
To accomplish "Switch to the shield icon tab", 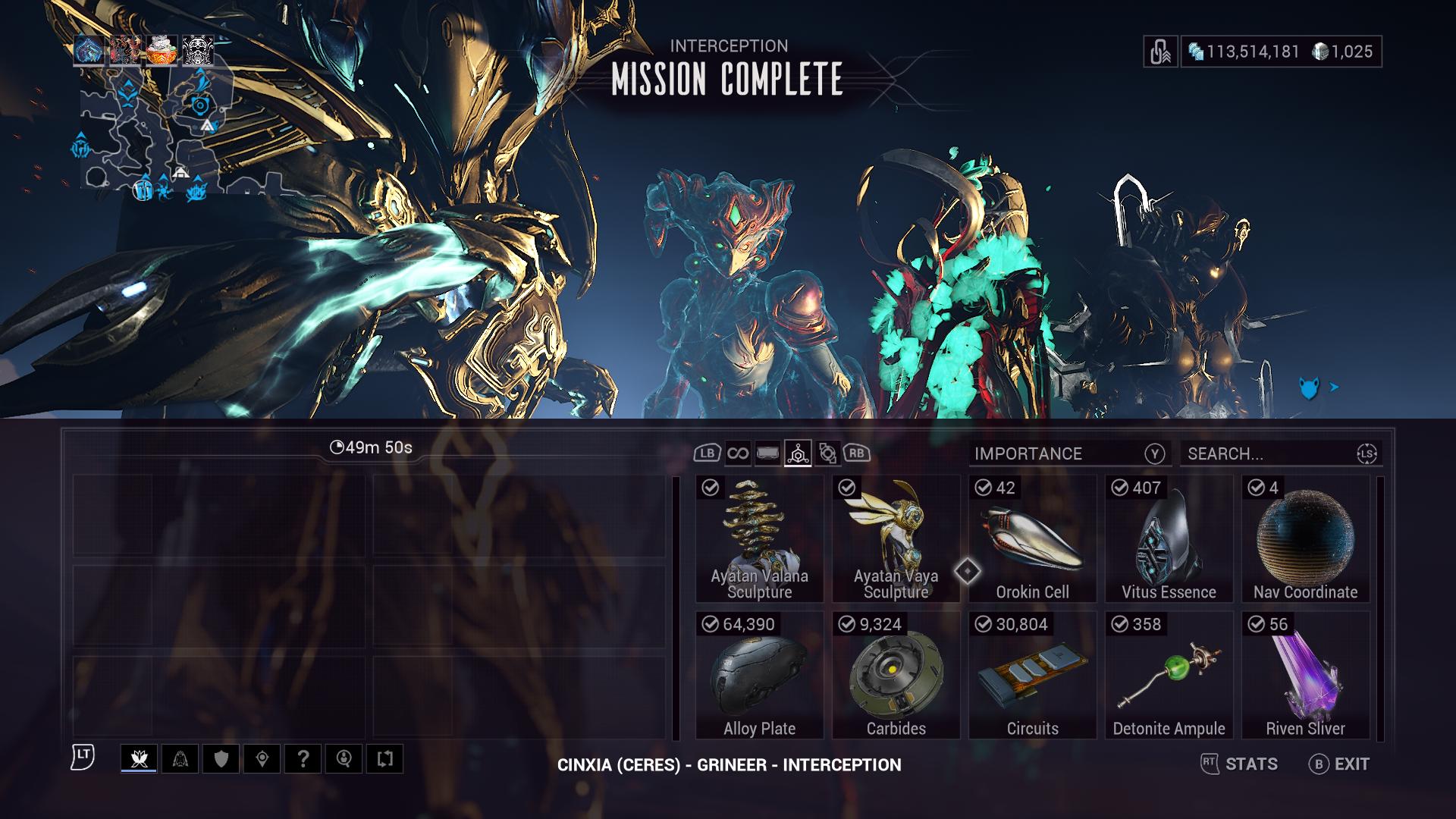I will tap(221, 758).
